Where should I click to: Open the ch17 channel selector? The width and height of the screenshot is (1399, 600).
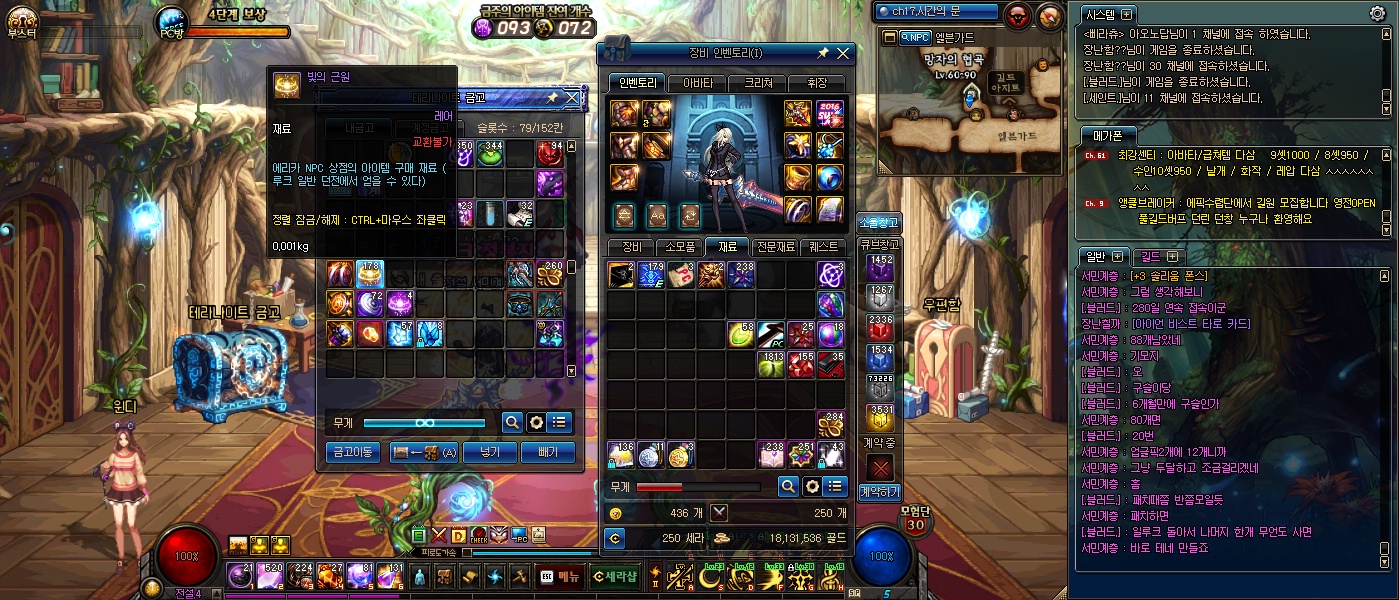pyautogui.click(x=936, y=12)
